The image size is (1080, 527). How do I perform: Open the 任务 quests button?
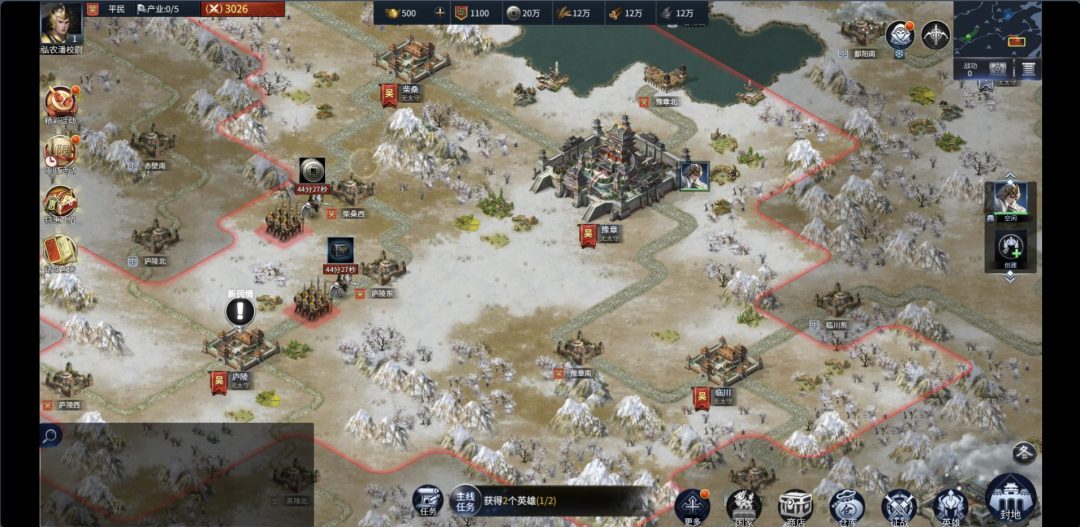[428, 502]
